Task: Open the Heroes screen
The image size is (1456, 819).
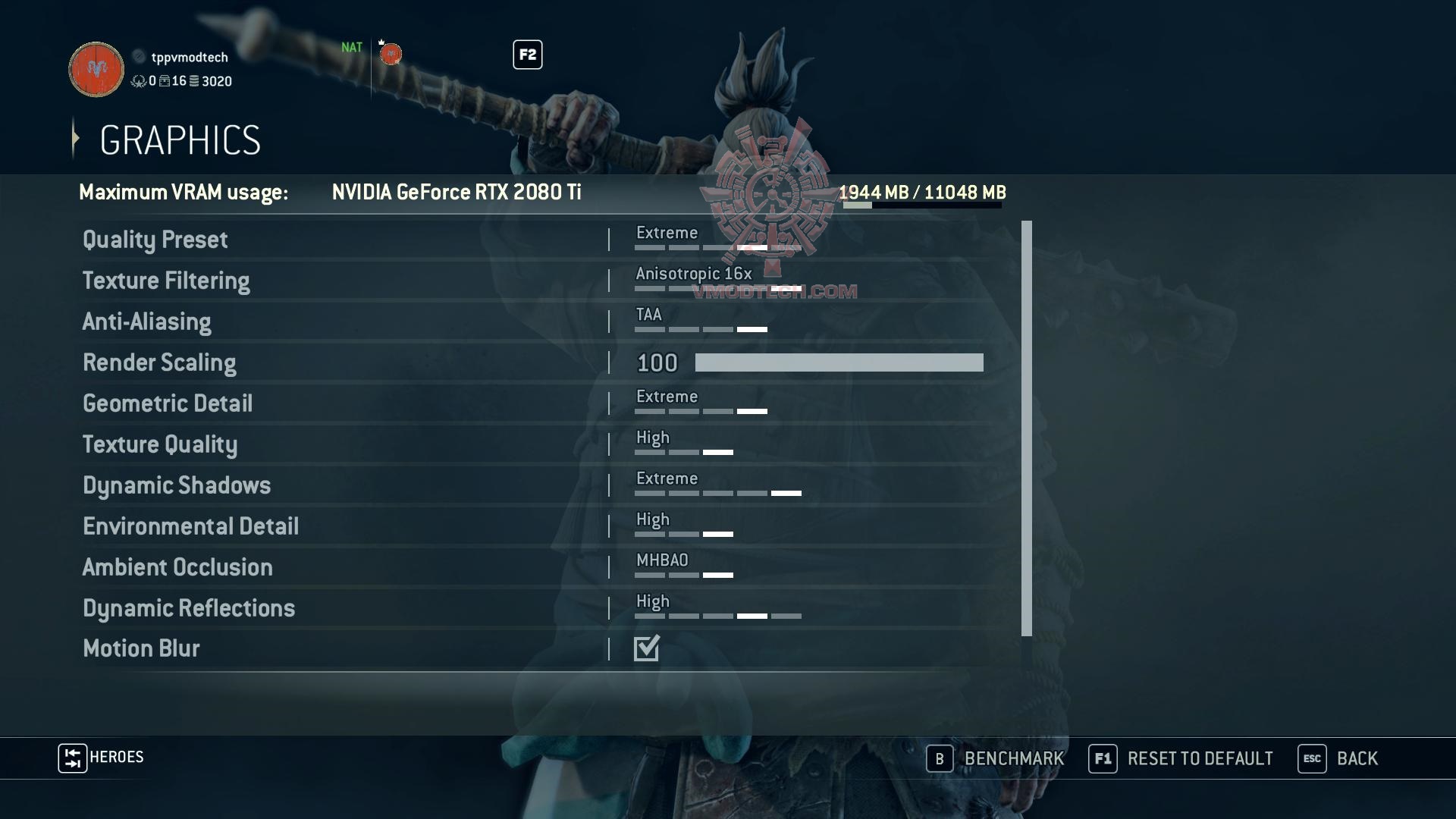Action: tap(102, 758)
